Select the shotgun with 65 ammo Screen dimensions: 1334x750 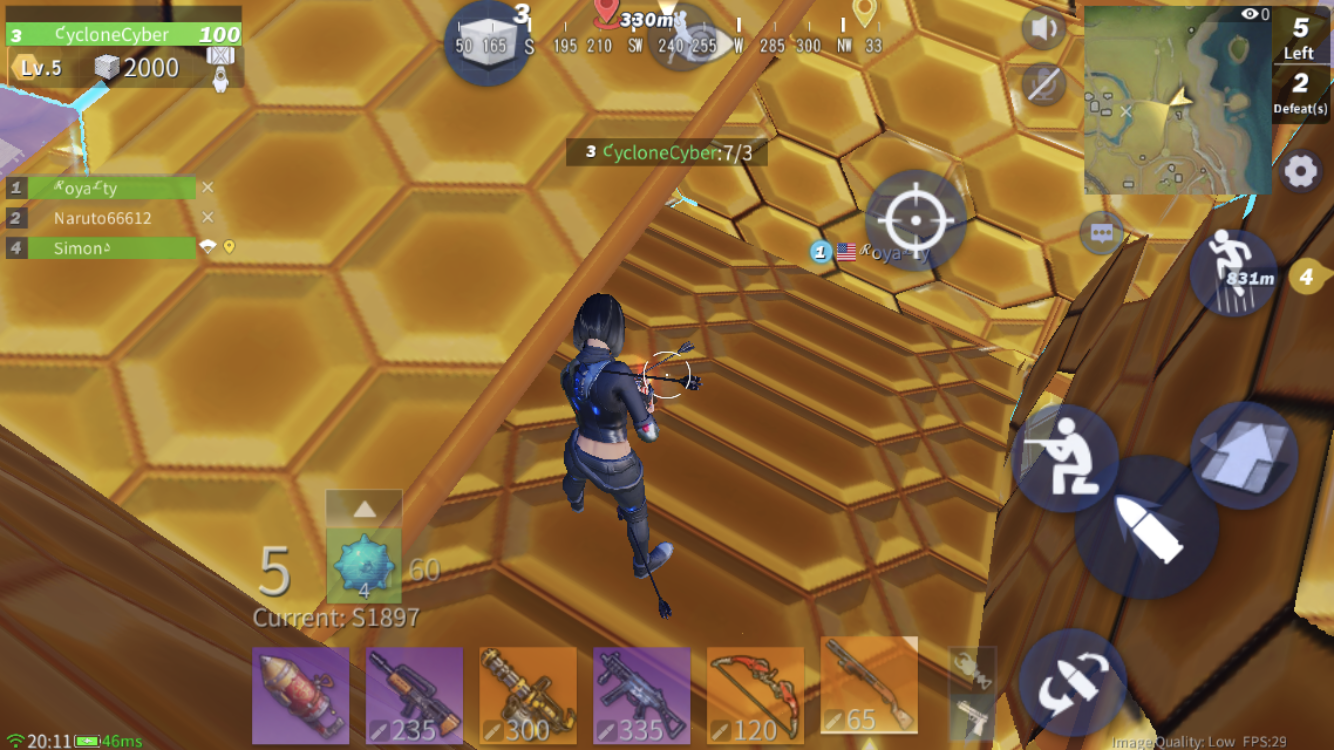click(869, 690)
